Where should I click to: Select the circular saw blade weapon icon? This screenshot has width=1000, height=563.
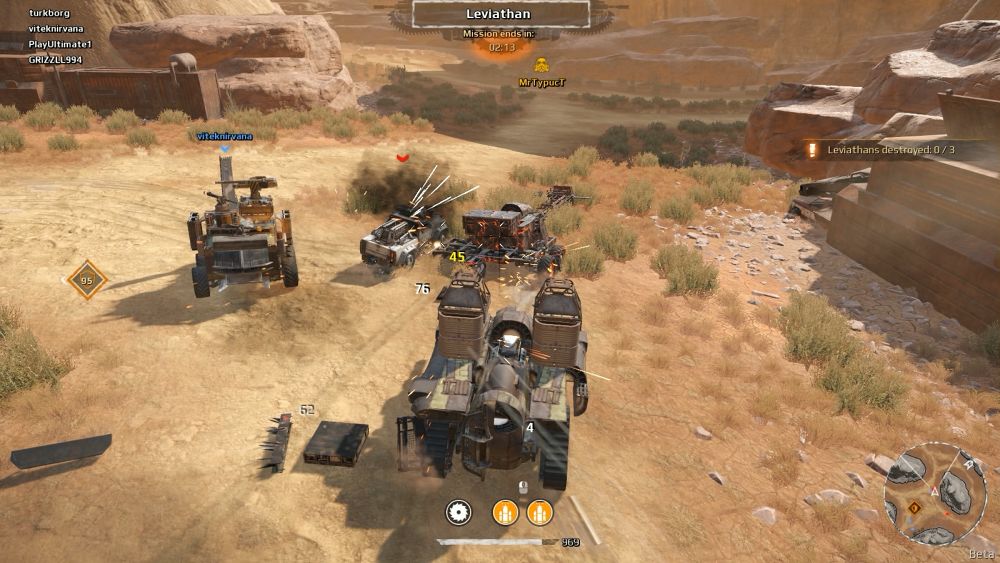click(x=459, y=513)
